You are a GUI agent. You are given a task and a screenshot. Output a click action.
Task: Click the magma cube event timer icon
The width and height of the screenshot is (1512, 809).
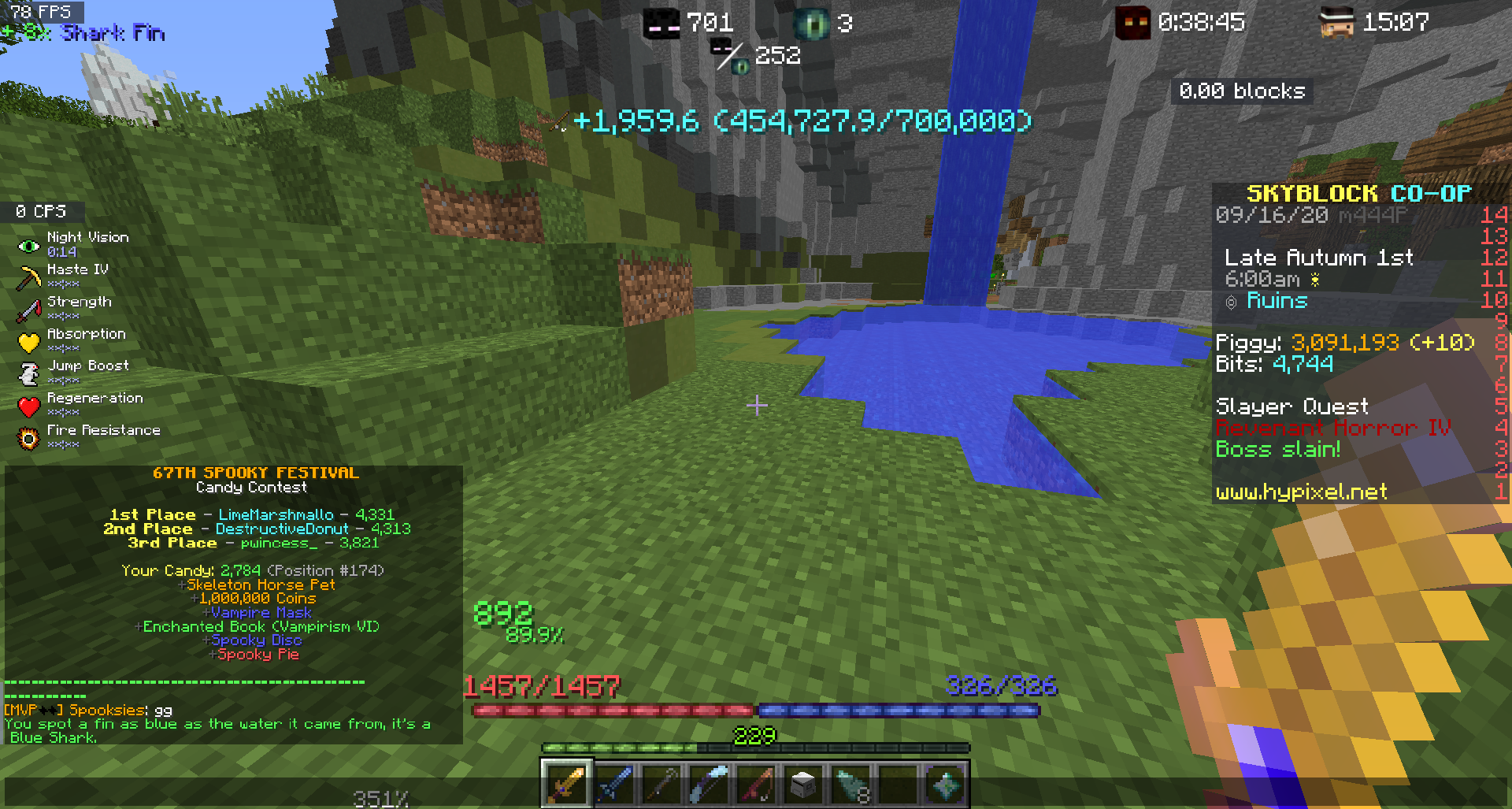point(1132,21)
